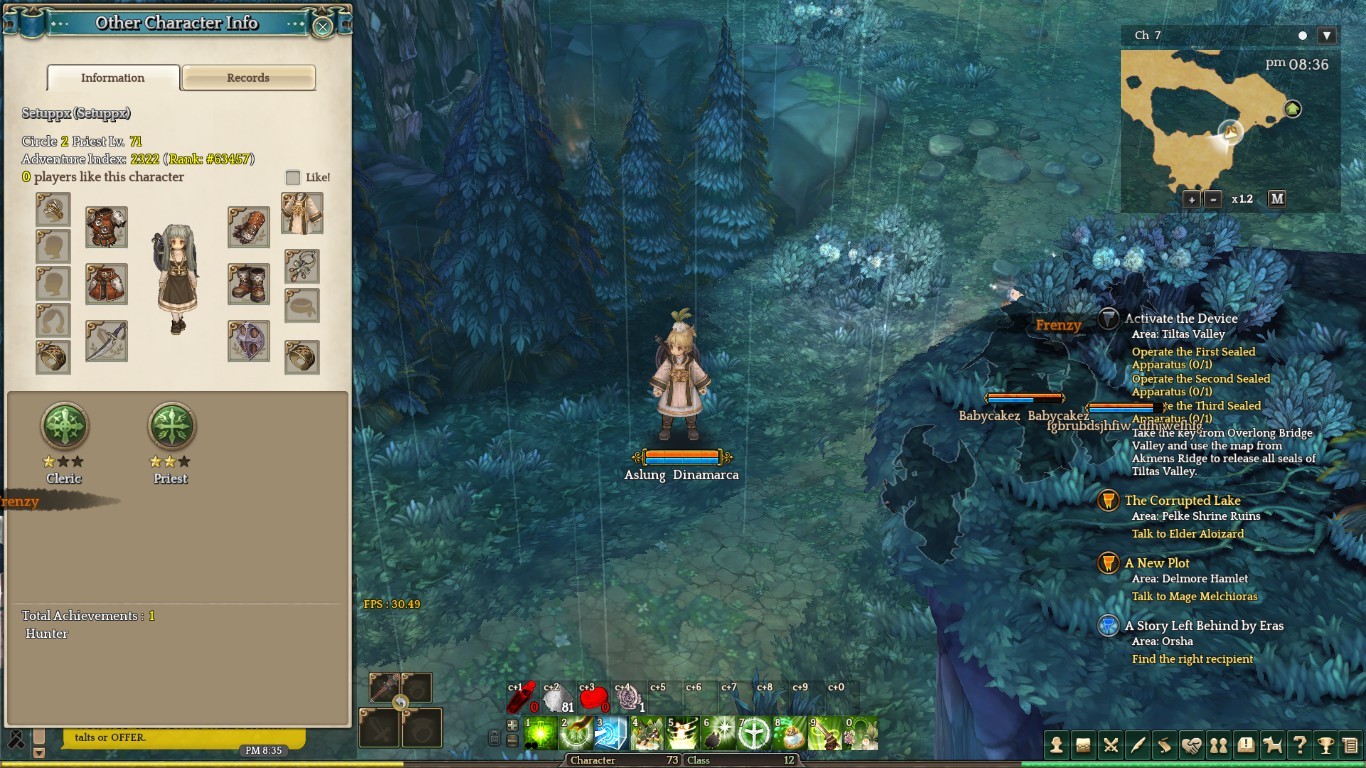View the Priest class emblem
Screen dimensions: 1366x768
(x=171, y=427)
